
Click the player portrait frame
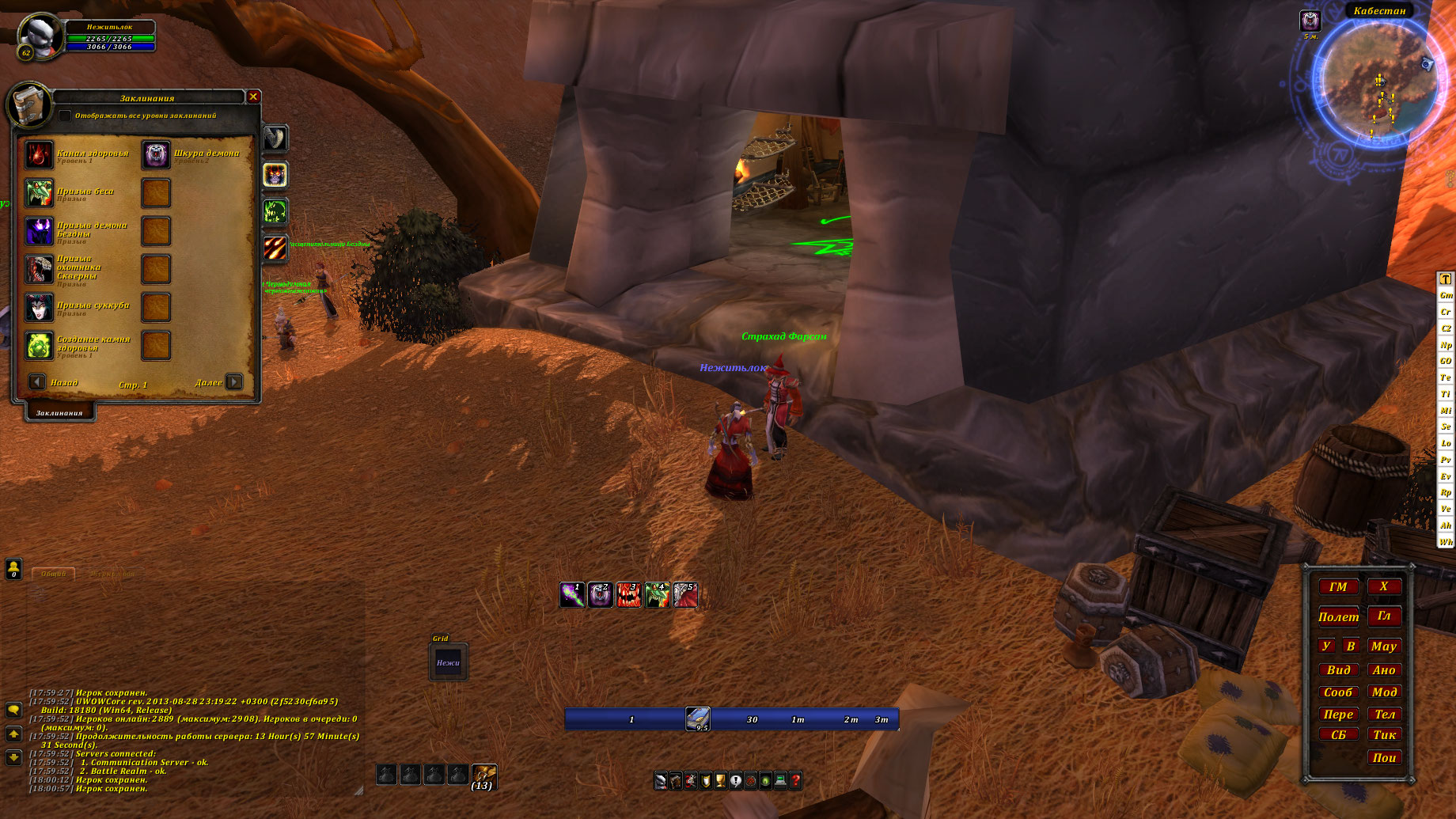click(40, 37)
